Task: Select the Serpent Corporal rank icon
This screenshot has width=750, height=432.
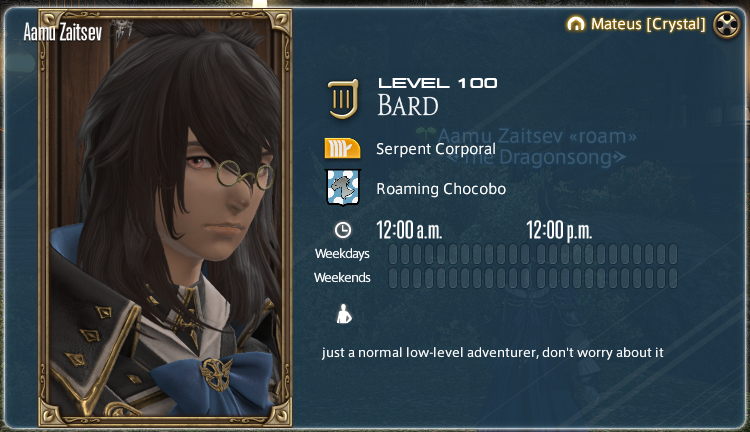Action: point(342,149)
